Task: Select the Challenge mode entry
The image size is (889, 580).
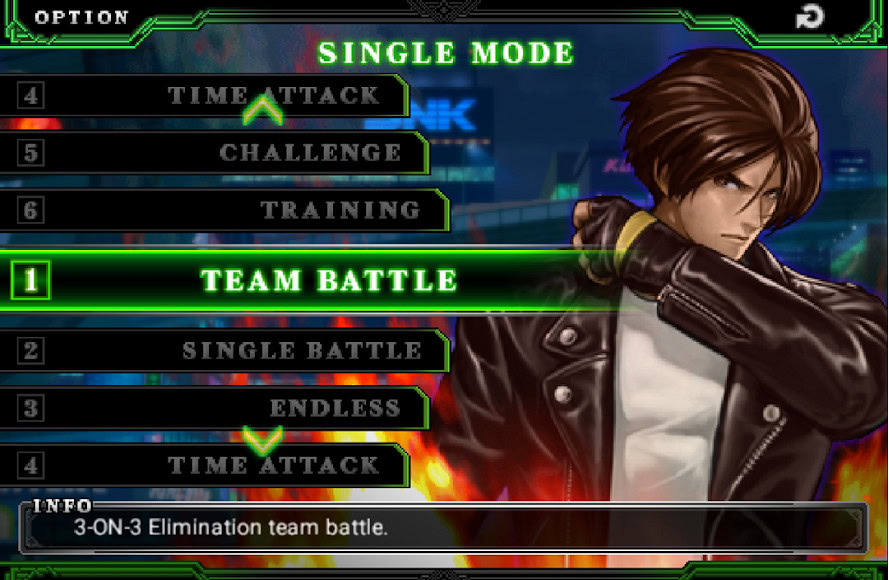Action: coord(310,153)
